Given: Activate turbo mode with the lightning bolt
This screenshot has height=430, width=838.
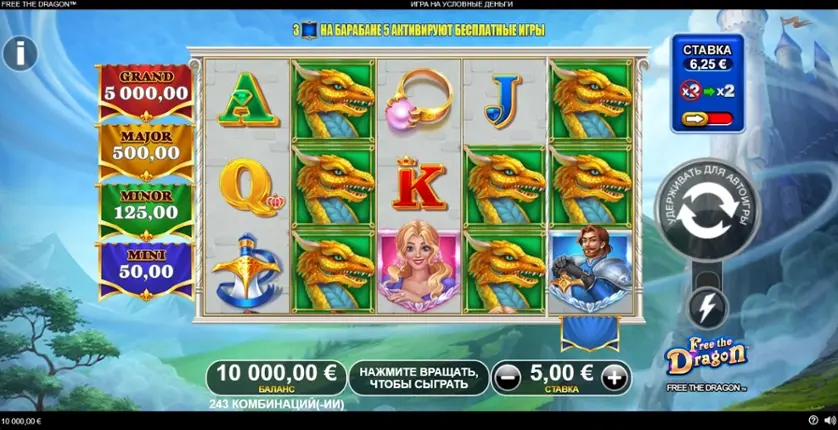Looking at the screenshot, I should [708, 306].
